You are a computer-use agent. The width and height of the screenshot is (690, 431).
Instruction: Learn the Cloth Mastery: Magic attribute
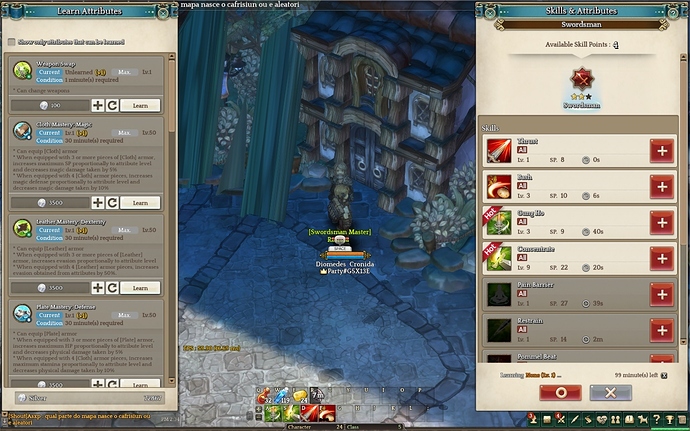[140, 202]
